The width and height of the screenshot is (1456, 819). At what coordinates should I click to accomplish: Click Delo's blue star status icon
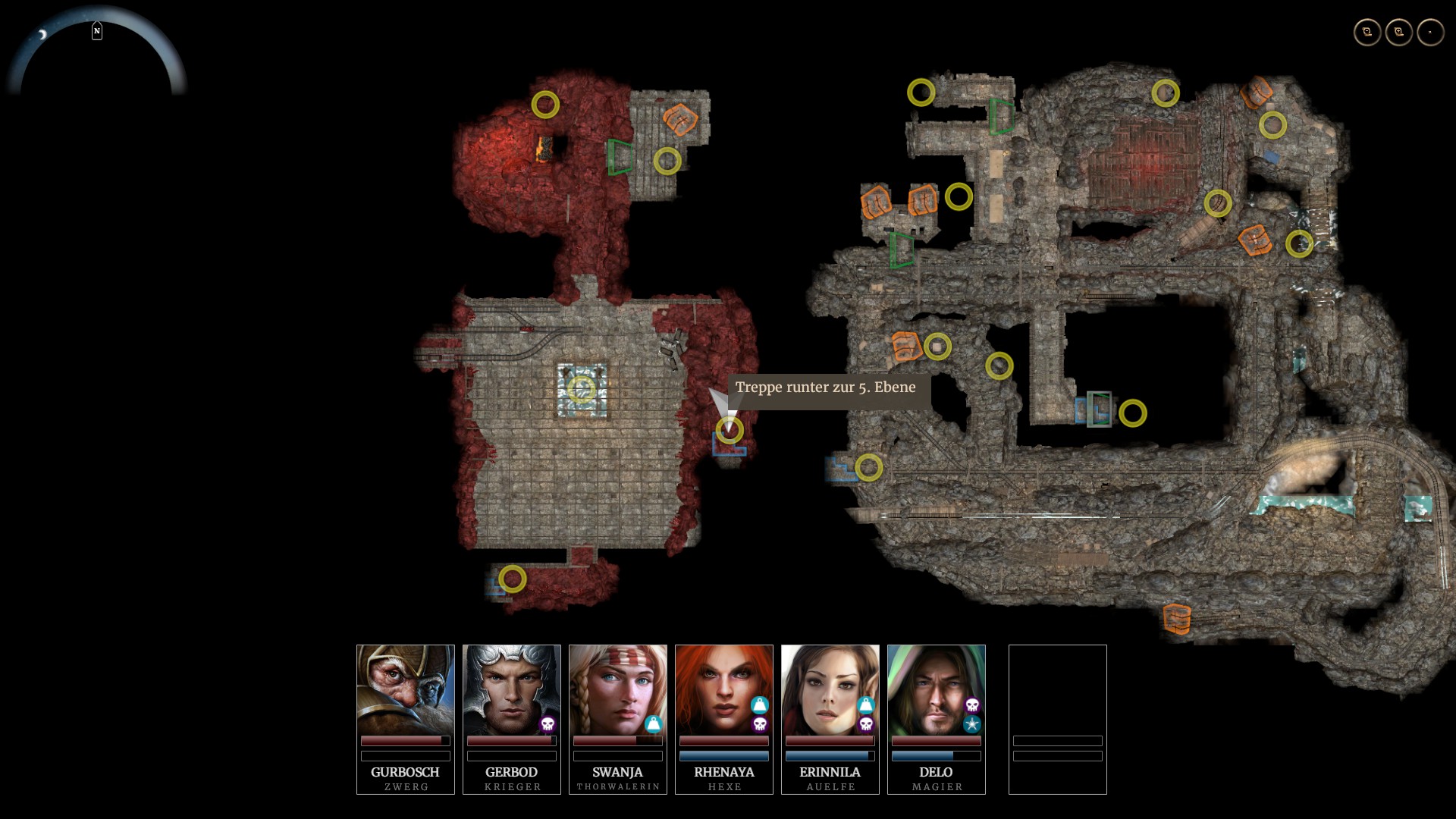point(972,724)
